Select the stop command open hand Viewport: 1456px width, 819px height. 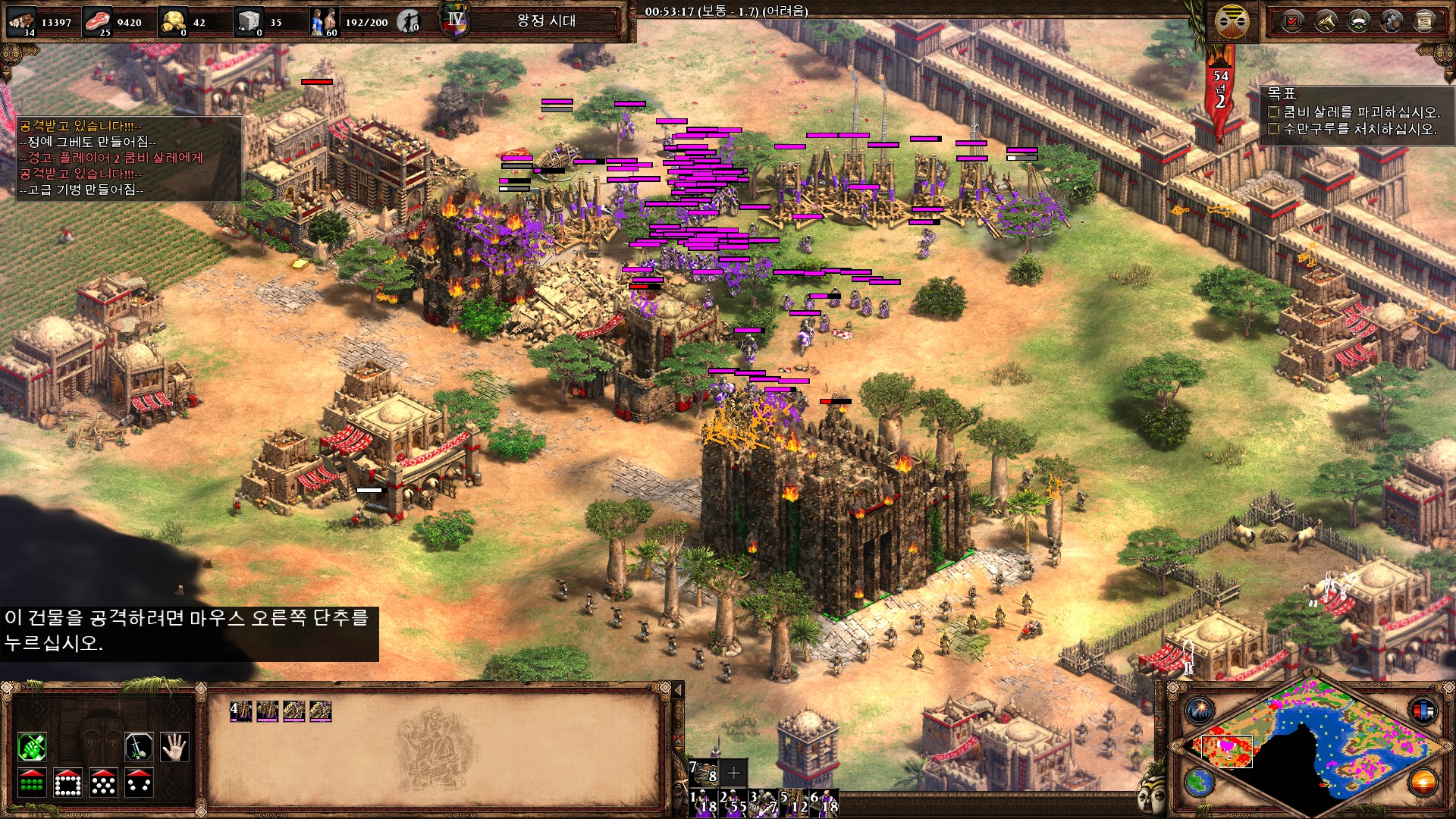tap(174, 747)
